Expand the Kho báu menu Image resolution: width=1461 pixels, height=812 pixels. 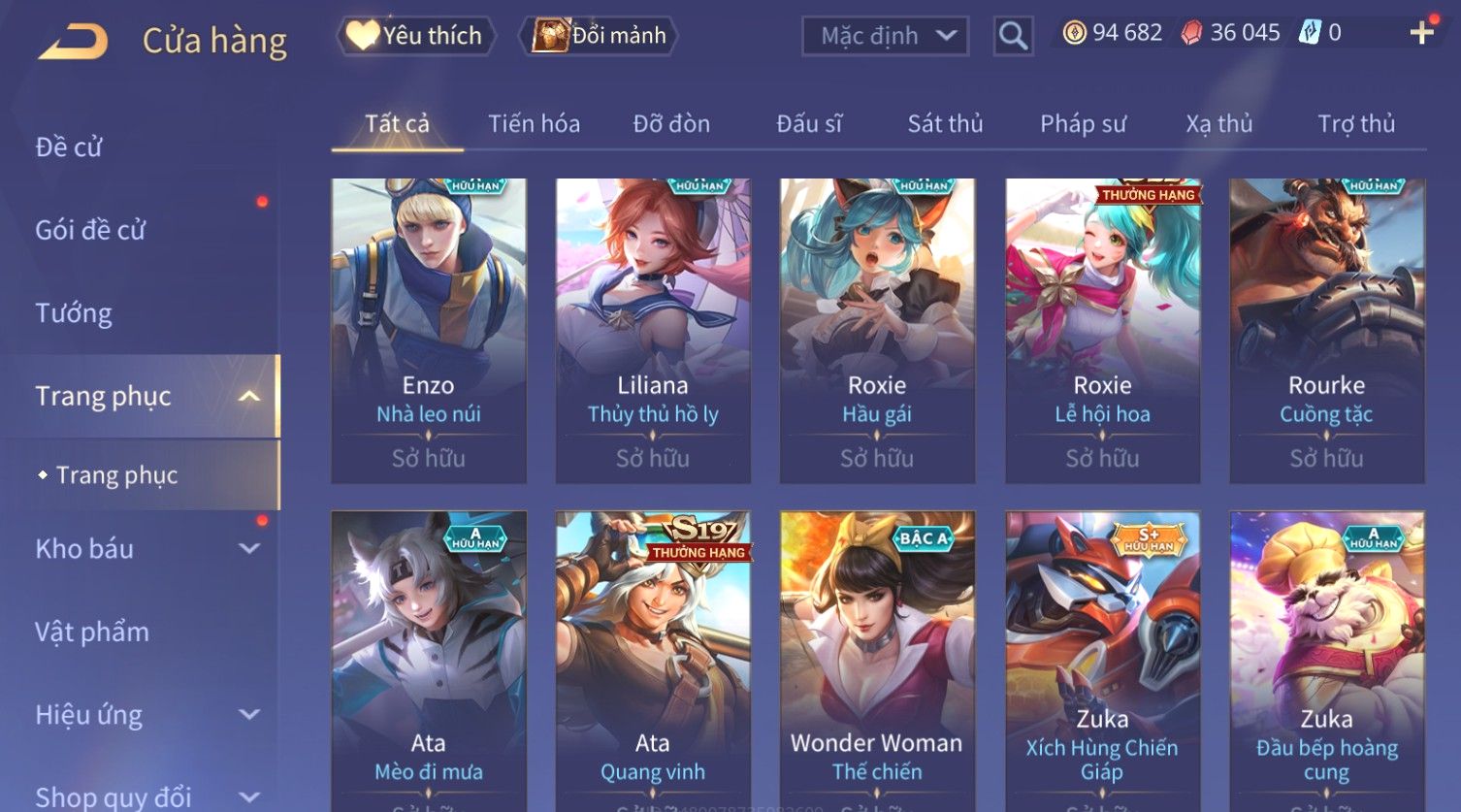click(x=146, y=549)
